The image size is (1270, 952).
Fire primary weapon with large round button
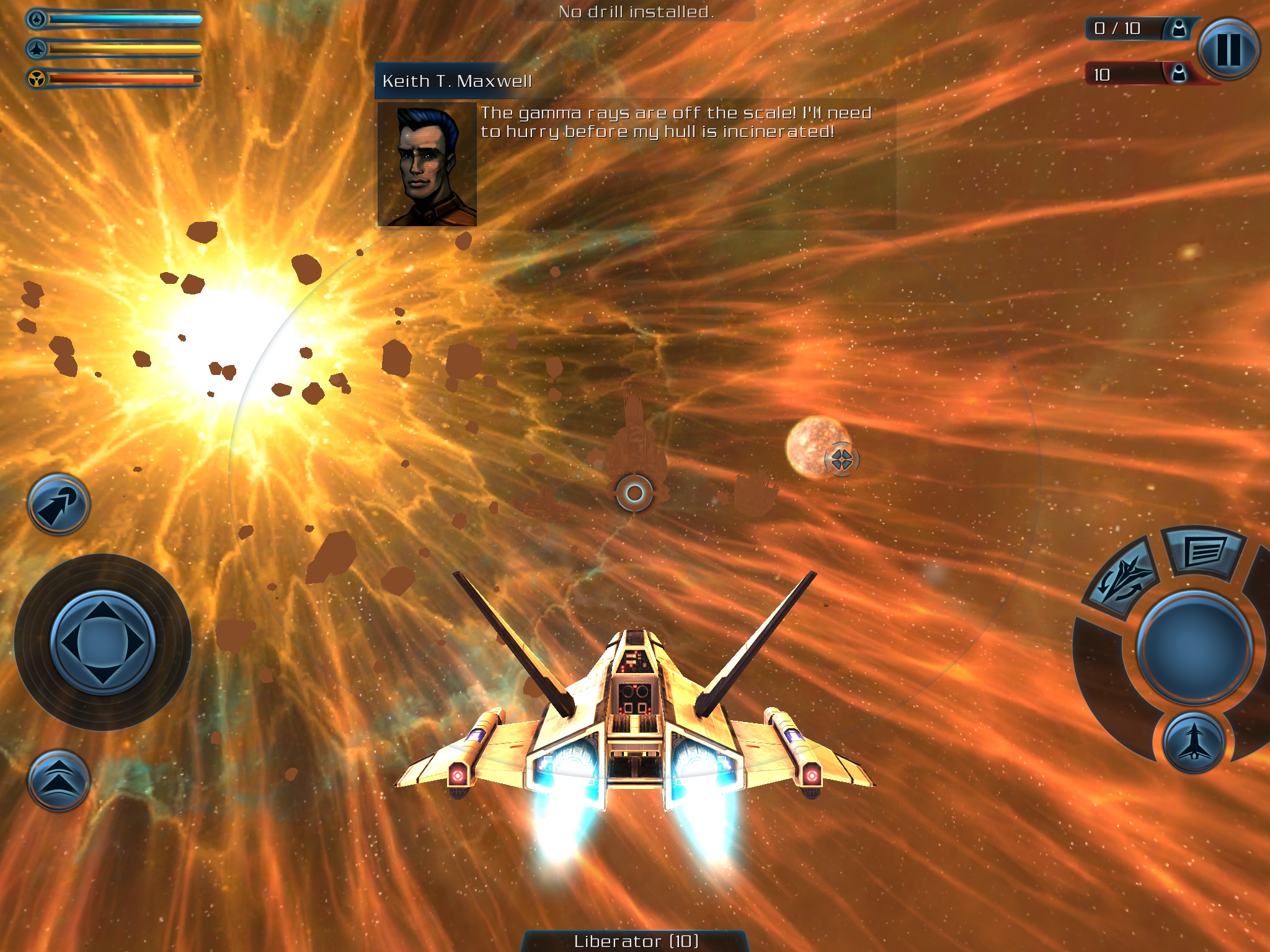pyautogui.click(x=1194, y=647)
